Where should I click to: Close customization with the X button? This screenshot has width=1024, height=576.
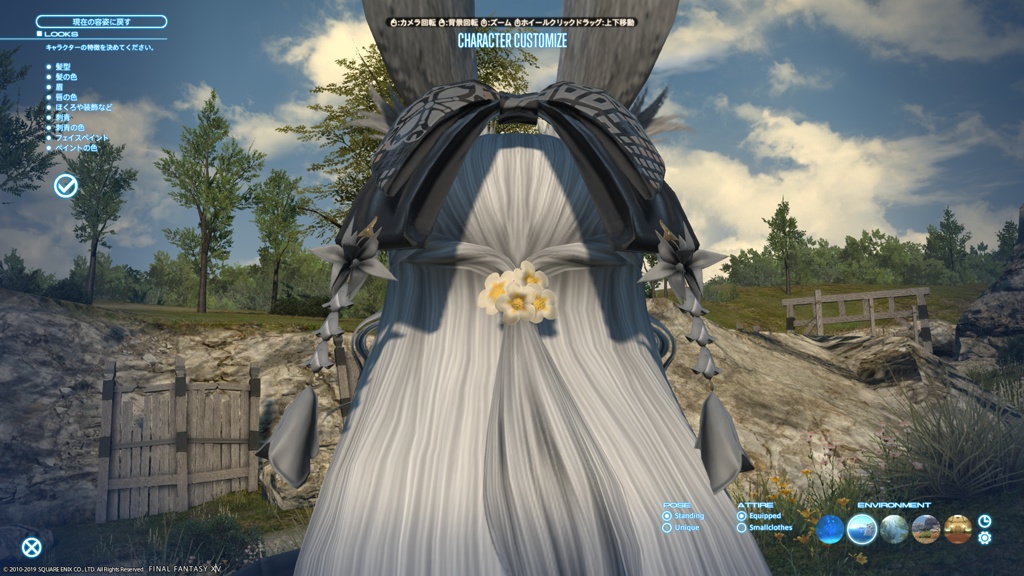coord(32,547)
